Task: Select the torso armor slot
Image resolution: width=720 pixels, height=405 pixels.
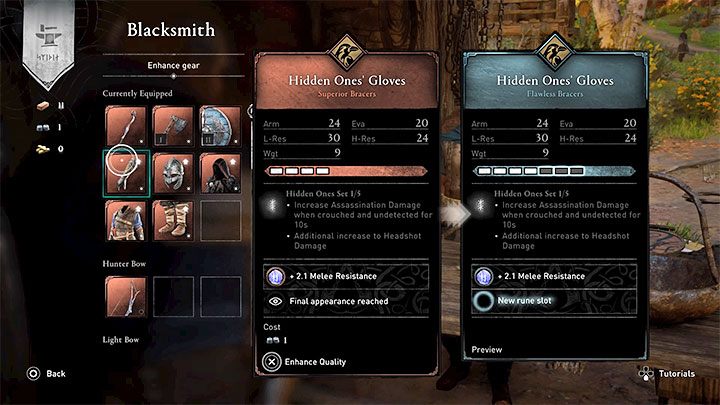Action: (125, 220)
